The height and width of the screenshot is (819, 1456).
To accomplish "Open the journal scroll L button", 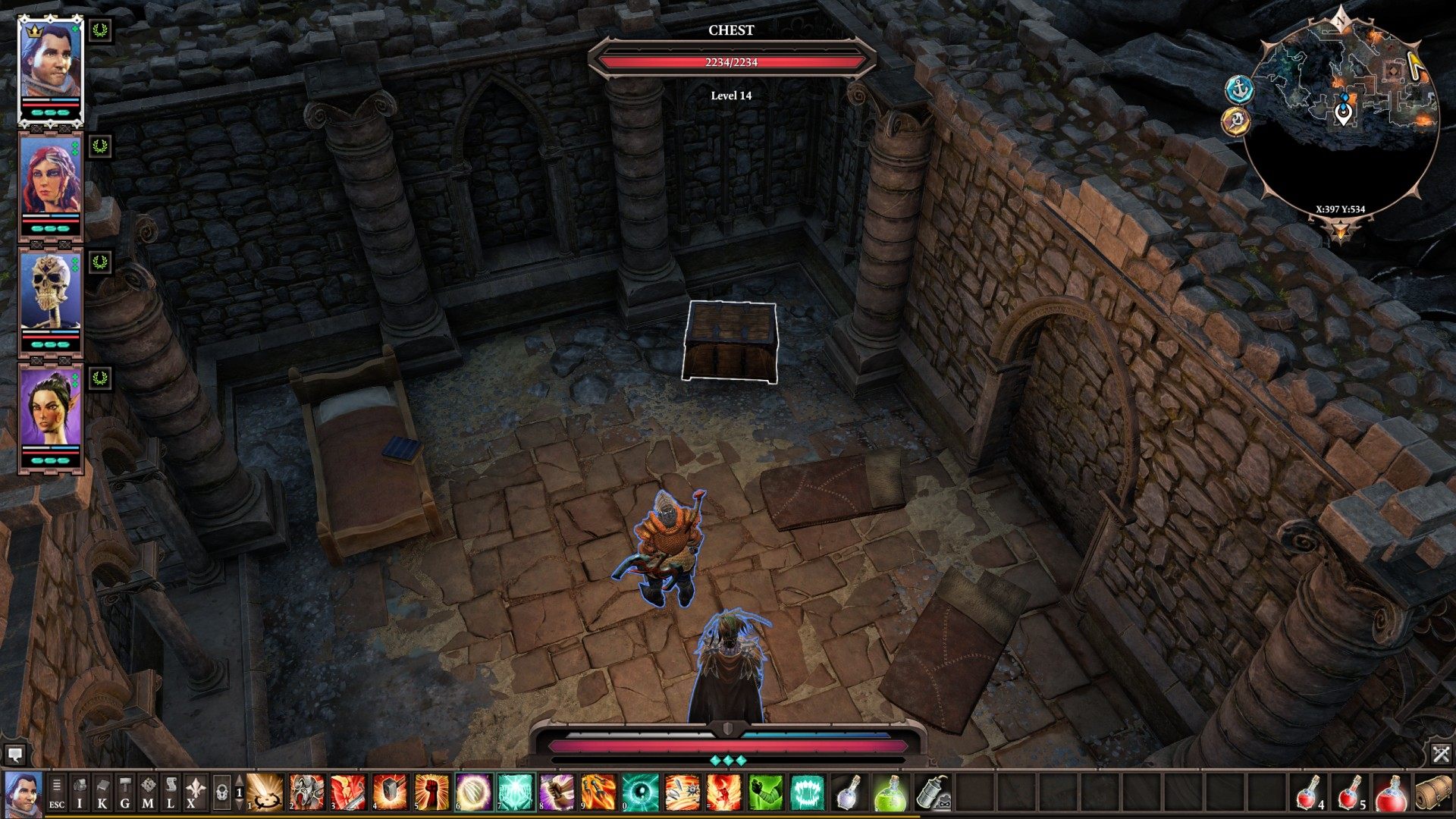I will pos(171,793).
